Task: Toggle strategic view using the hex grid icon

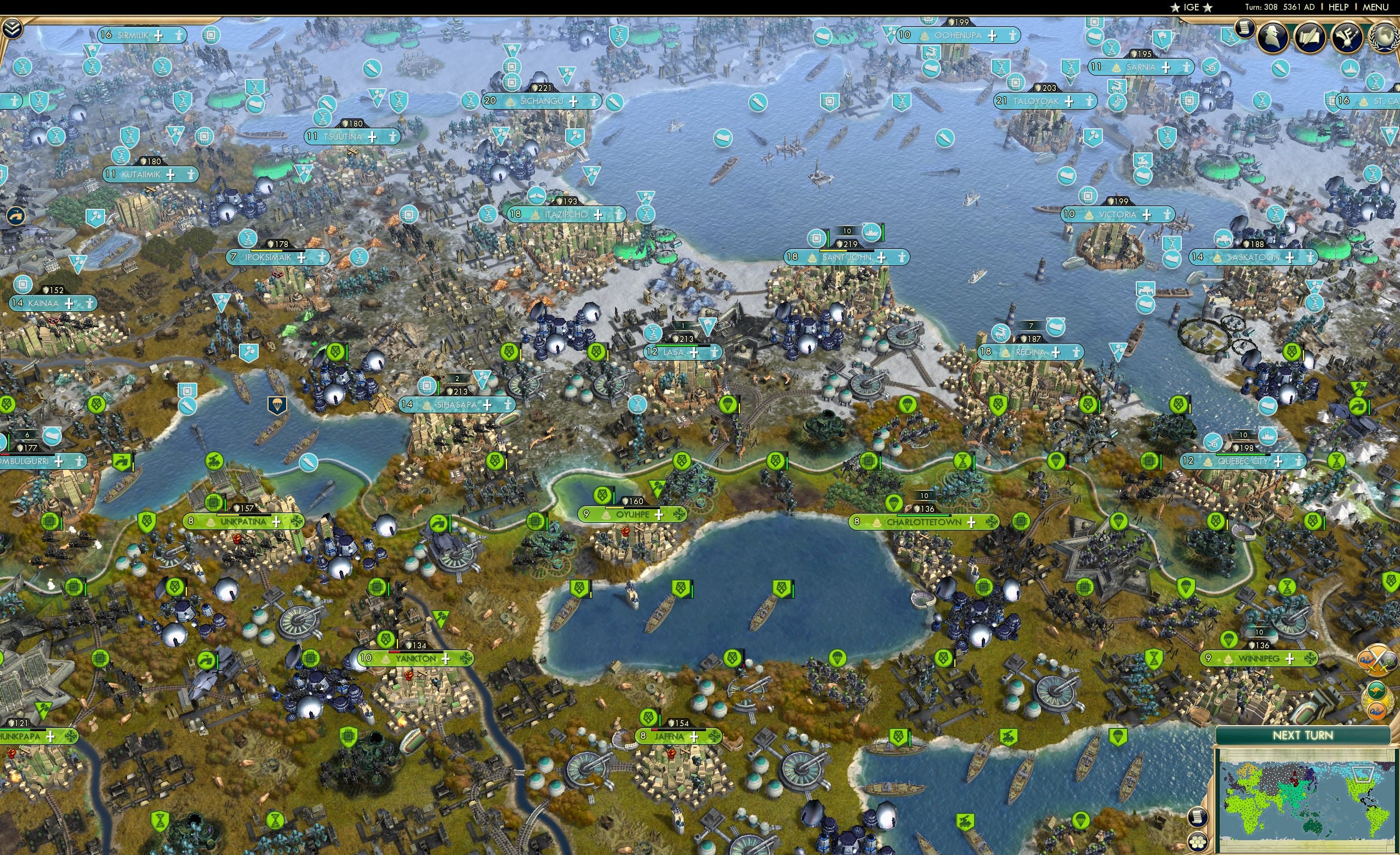Action: point(1198,843)
